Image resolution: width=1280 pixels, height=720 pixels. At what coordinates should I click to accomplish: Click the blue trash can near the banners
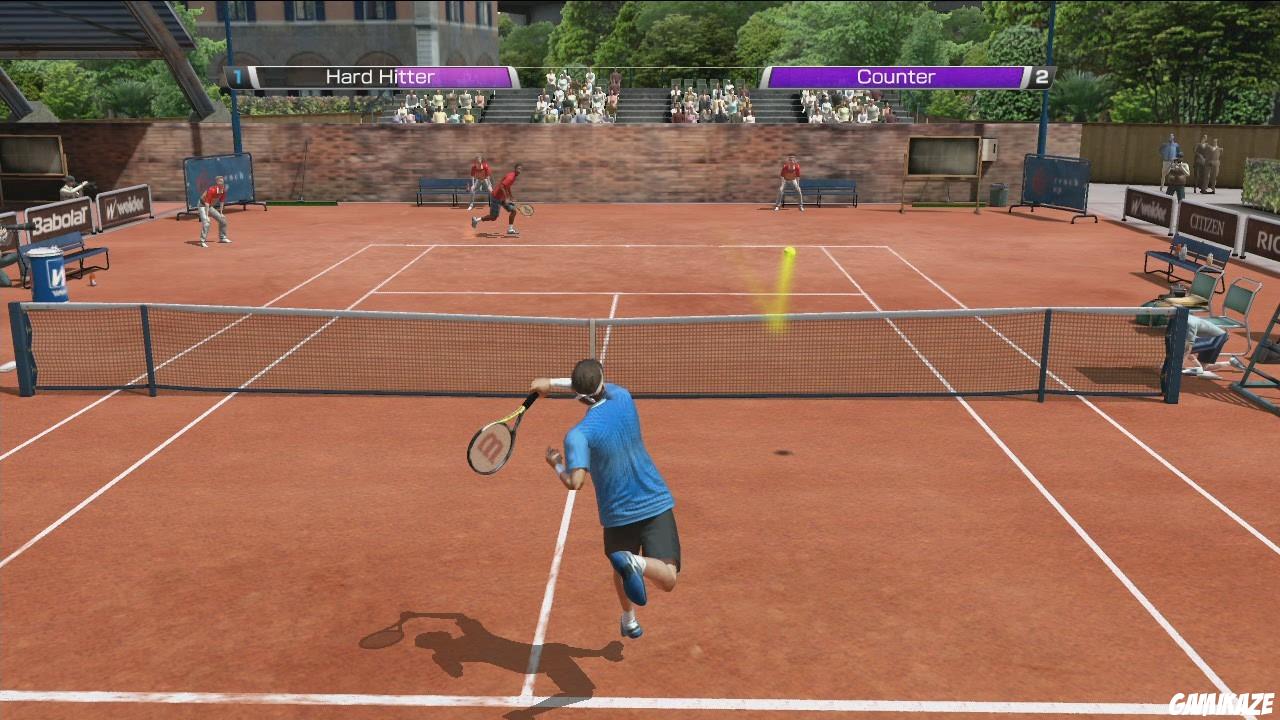tap(48, 275)
